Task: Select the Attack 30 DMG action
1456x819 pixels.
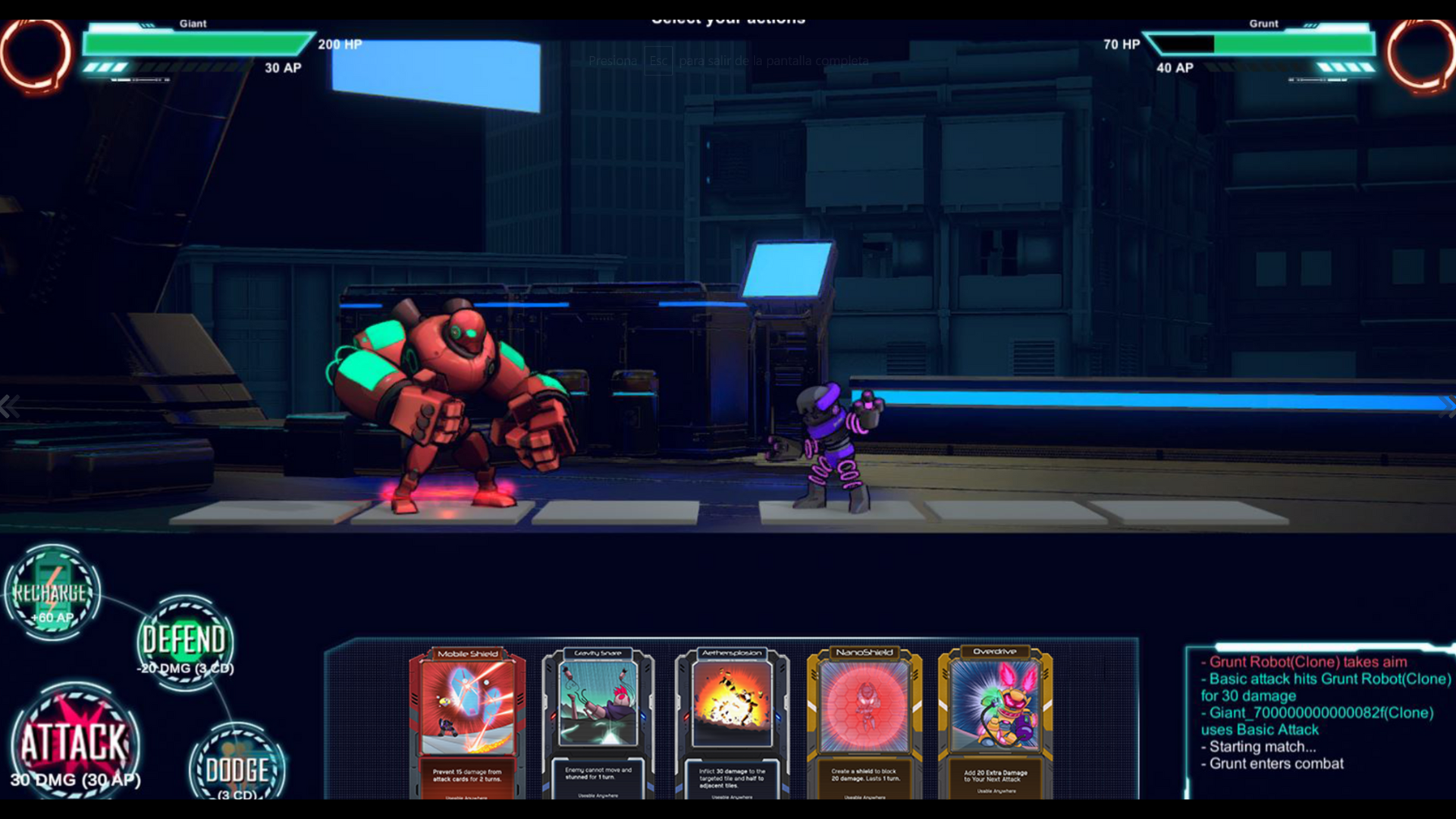Action: (74, 743)
